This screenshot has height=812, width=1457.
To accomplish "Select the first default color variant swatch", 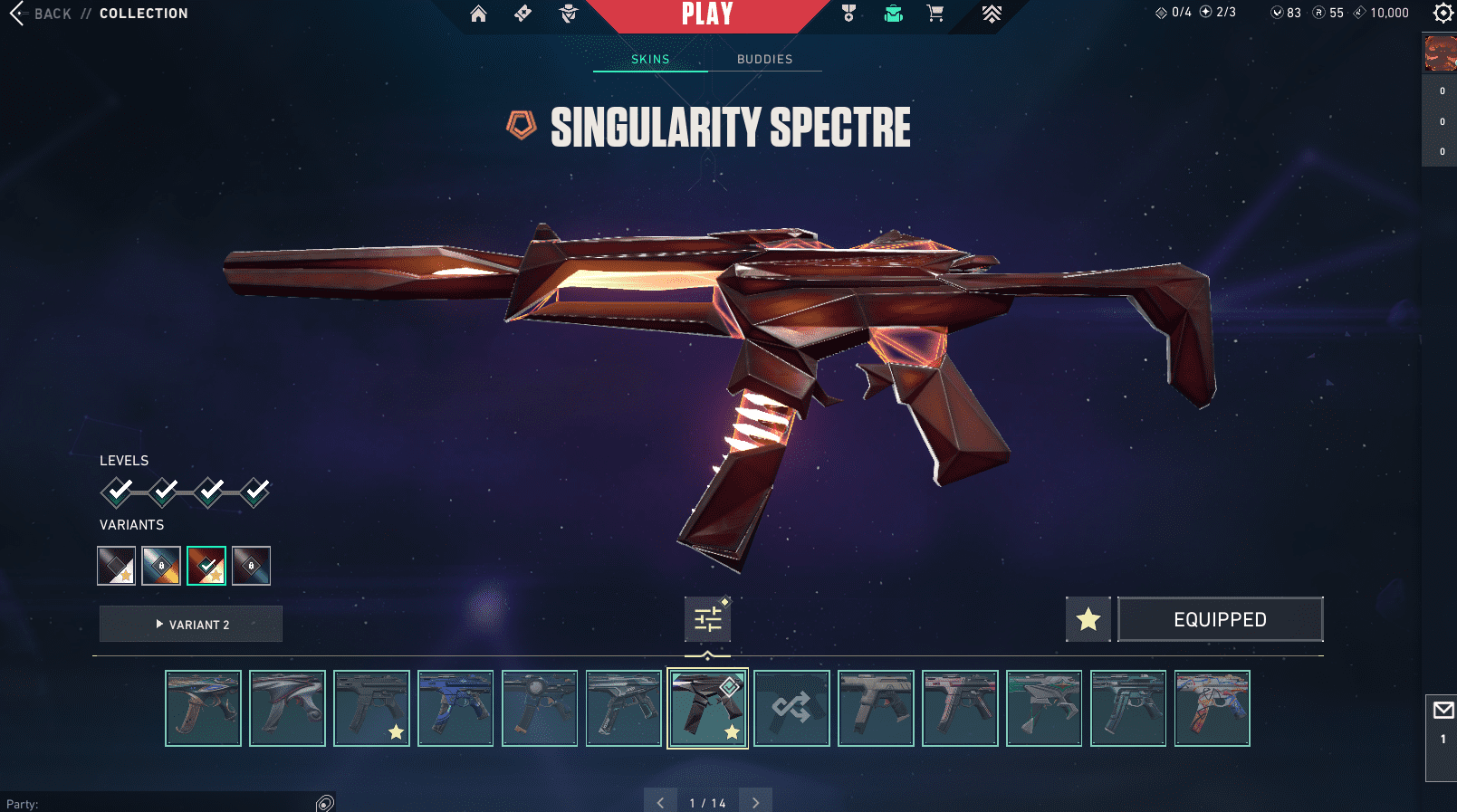I will click(x=116, y=566).
